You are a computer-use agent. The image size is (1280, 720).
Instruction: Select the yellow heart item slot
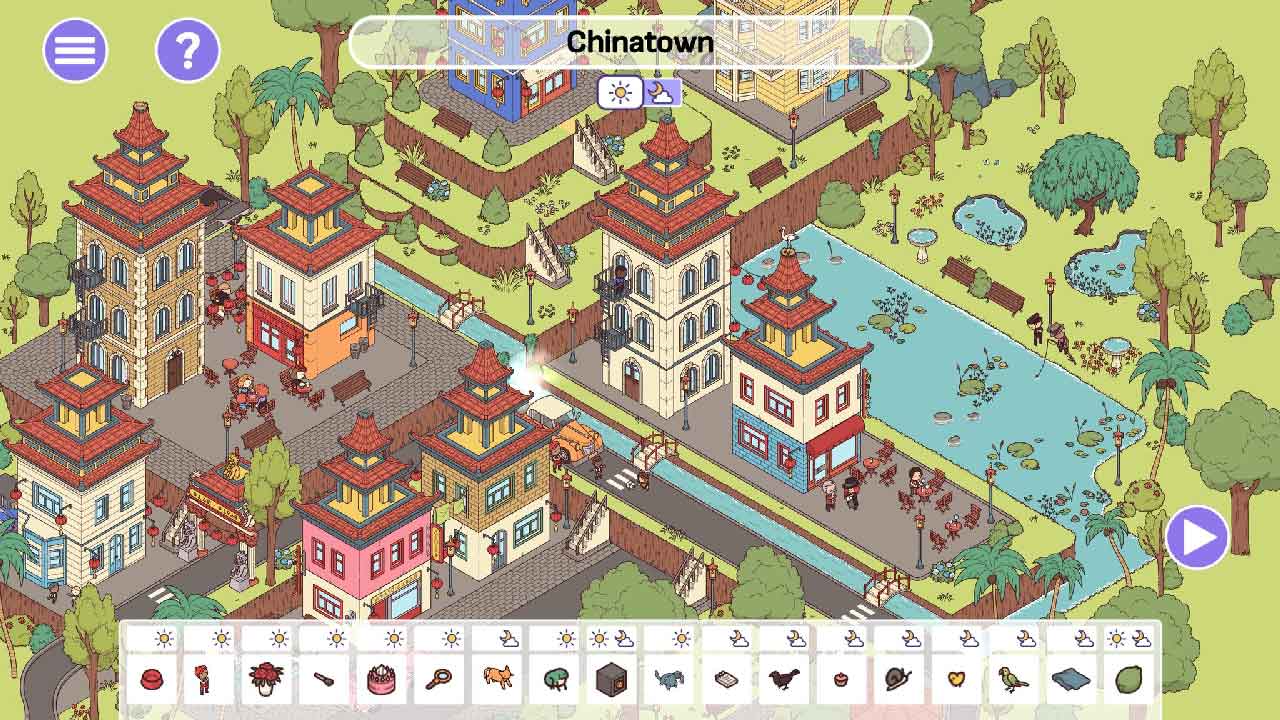(957, 680)
